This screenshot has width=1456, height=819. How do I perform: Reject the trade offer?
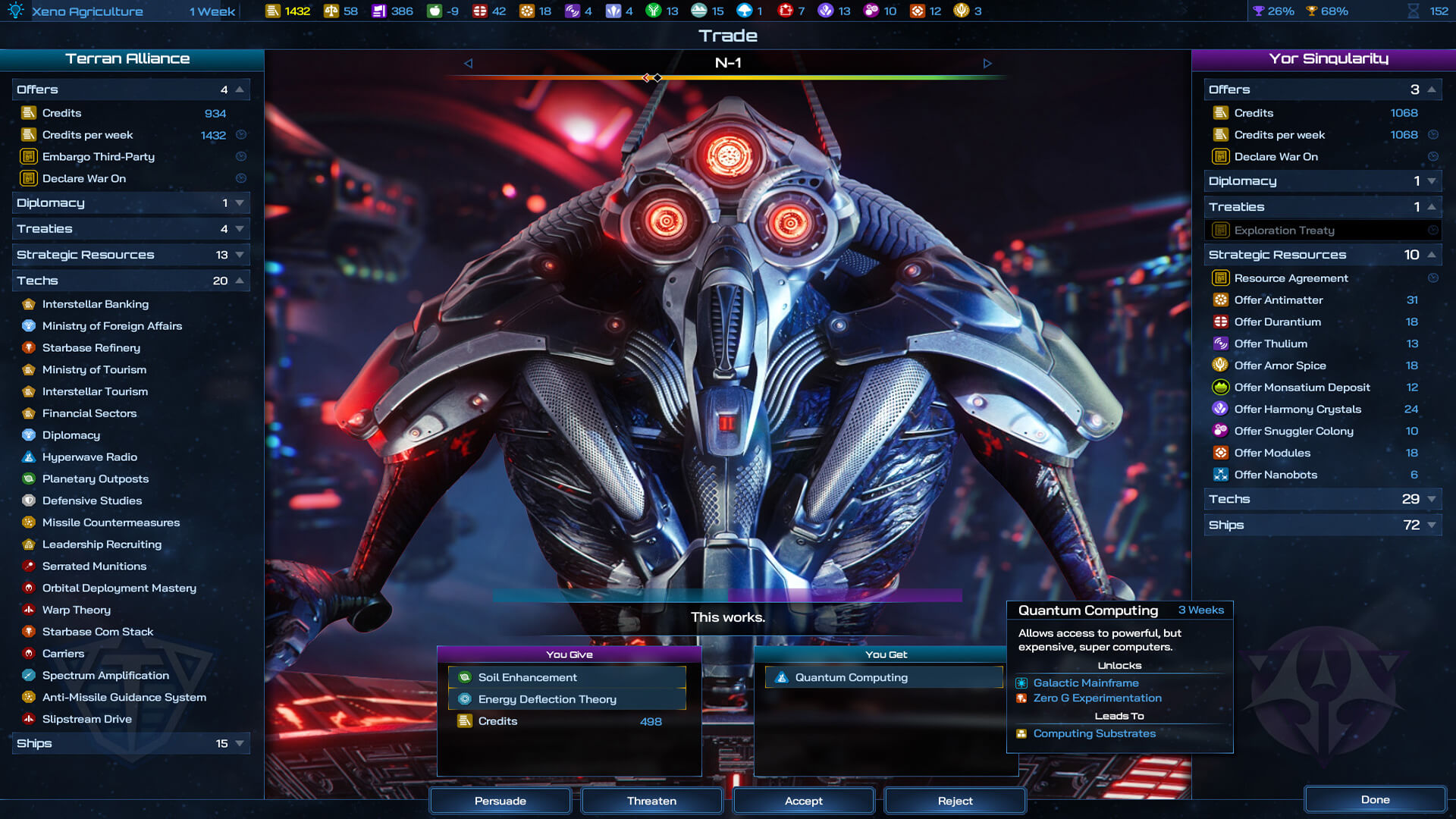pos(955,801)
